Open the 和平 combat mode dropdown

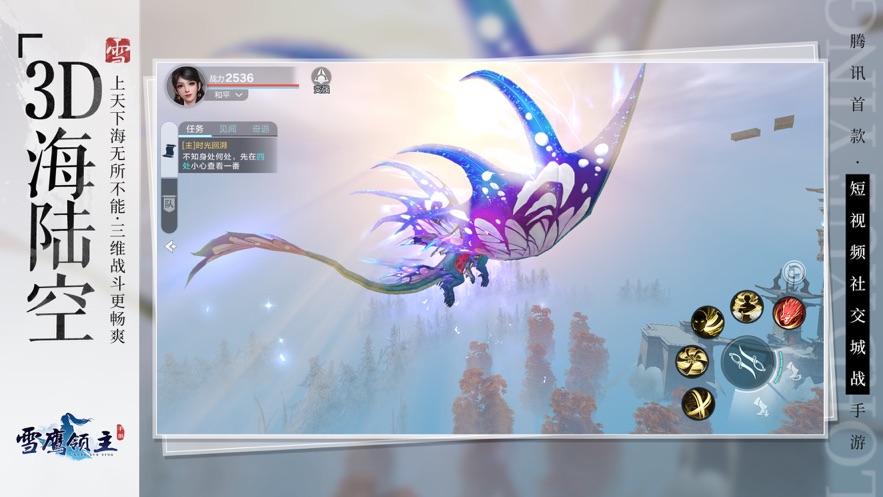click(x=231, y=95)
